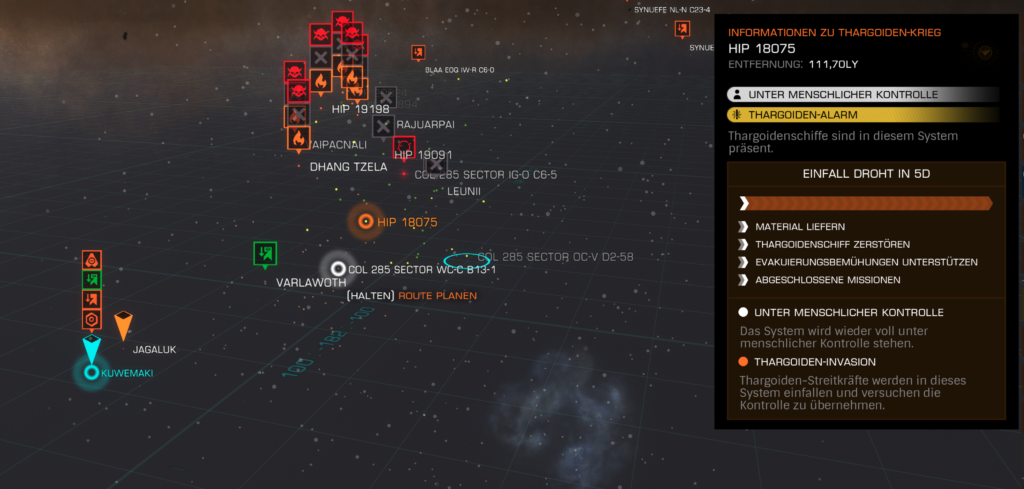Click the top orange icon in KUWEMAKI's stack
Image resolution: width=1024 pixels, height=489 pixels.
click(x=91, y=260)
